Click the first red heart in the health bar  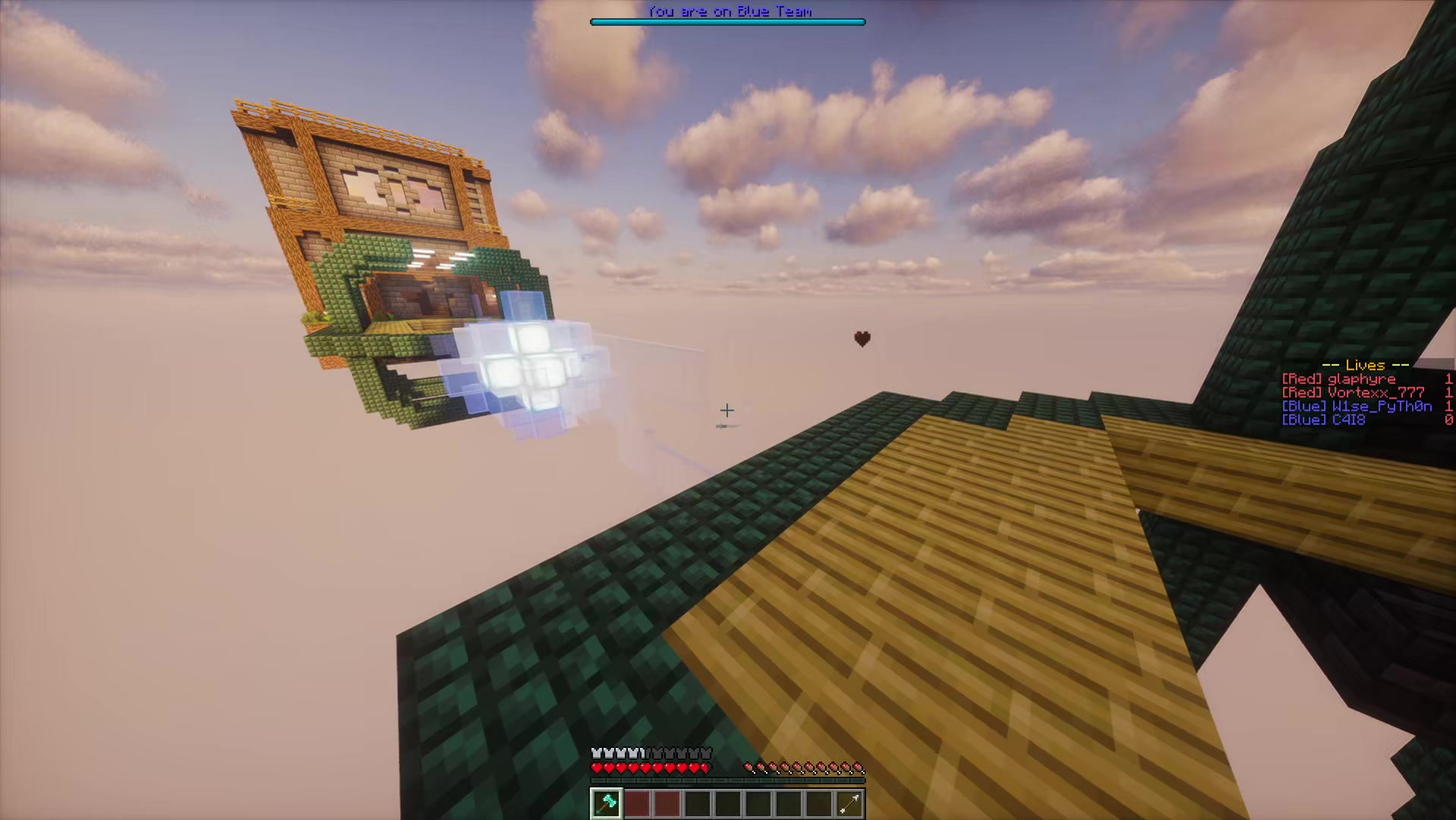(x=597, y=768)
